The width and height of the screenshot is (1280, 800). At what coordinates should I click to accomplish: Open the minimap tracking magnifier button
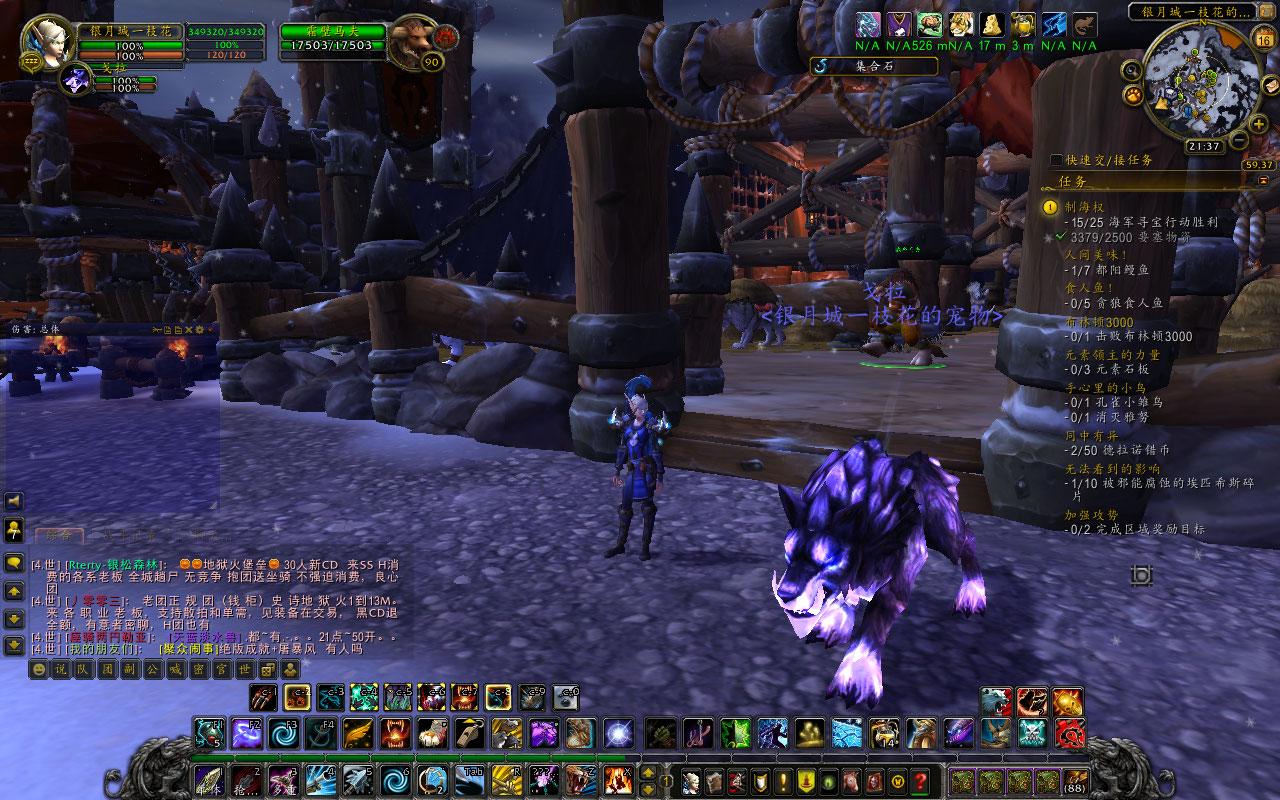coord(1131,70)
